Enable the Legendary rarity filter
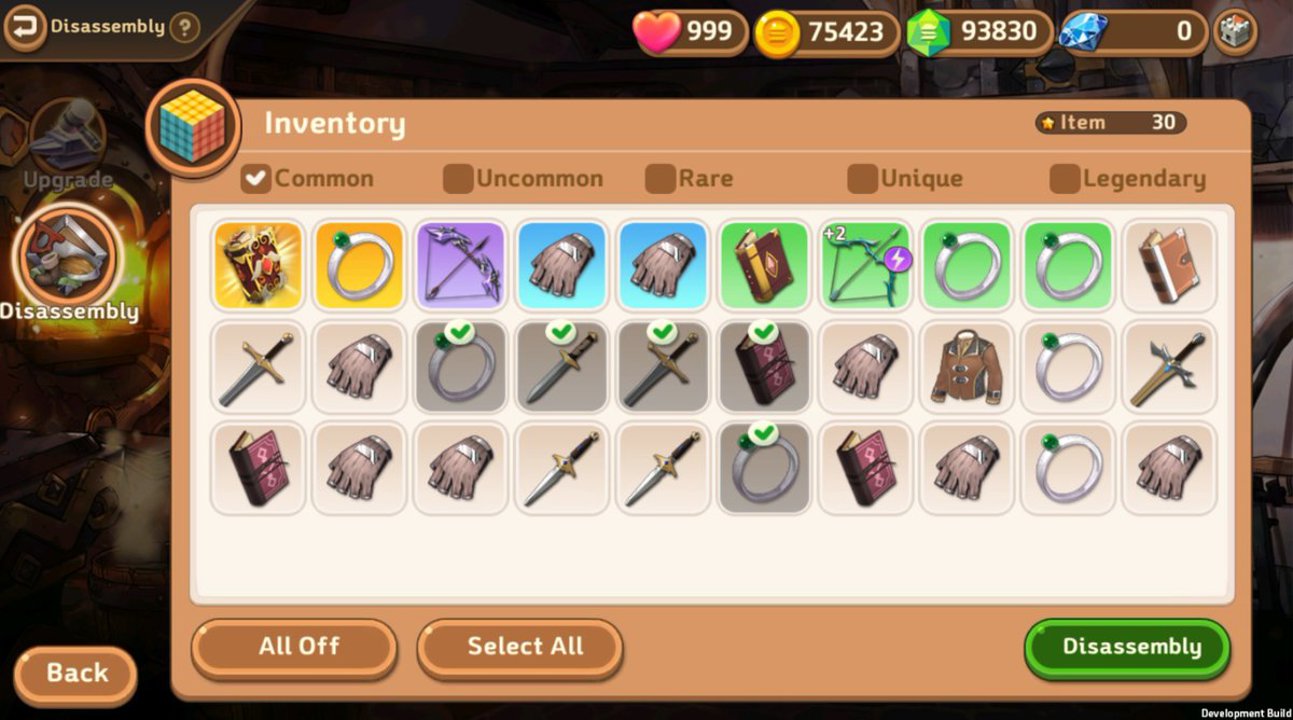This screenshot has height=720, width=1293. [x=1064, y=179]
